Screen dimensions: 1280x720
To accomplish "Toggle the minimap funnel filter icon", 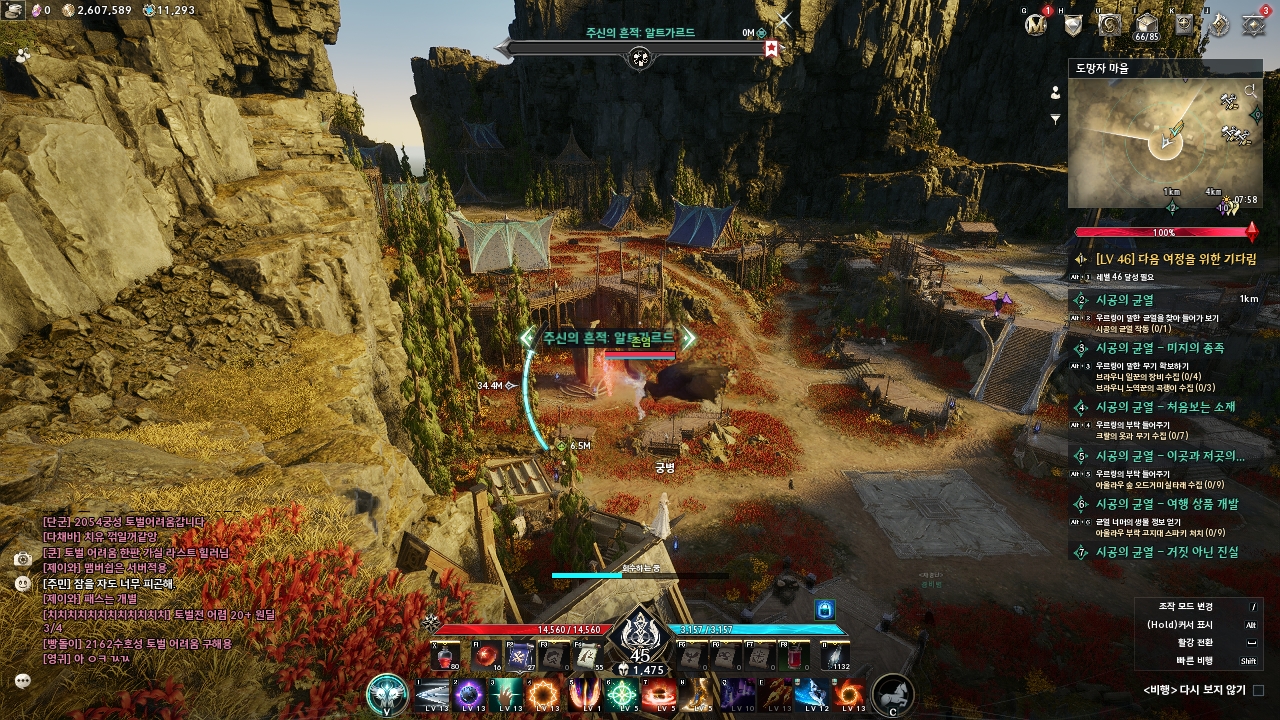I will point(1055,119).
